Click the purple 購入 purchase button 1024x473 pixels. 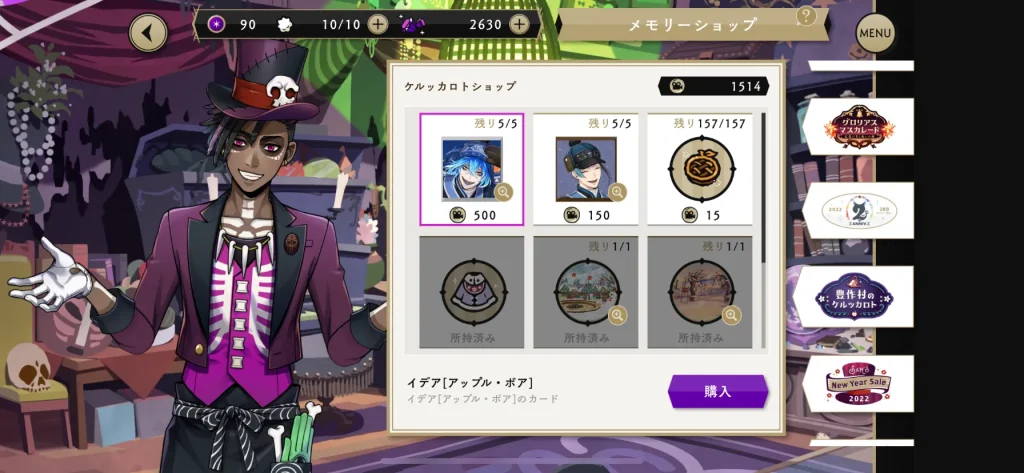pos(717,391)
